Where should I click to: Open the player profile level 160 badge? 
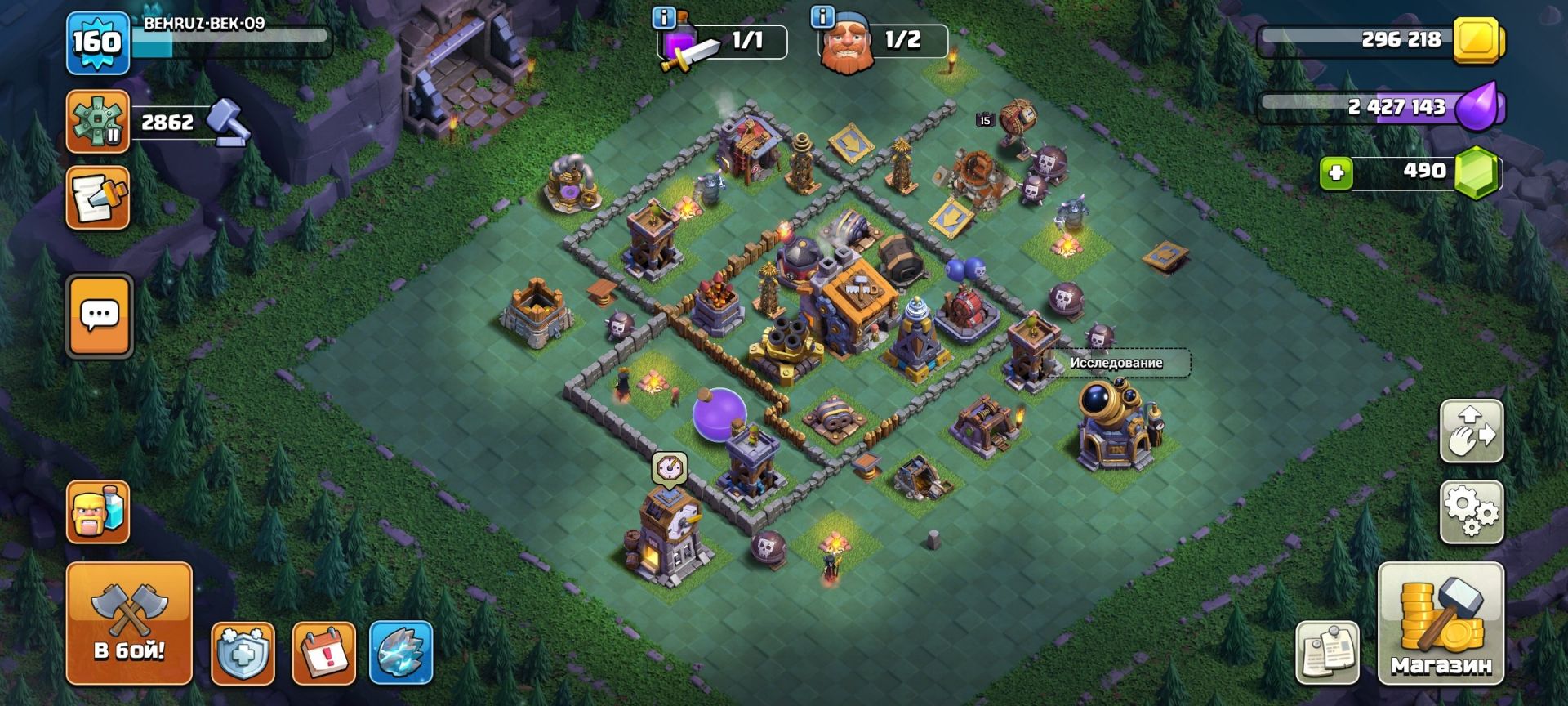[97, 42]
